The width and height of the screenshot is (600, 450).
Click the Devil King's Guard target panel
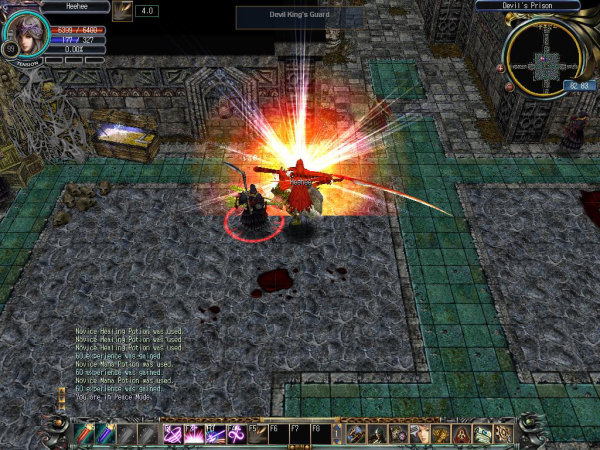[280, 15]
